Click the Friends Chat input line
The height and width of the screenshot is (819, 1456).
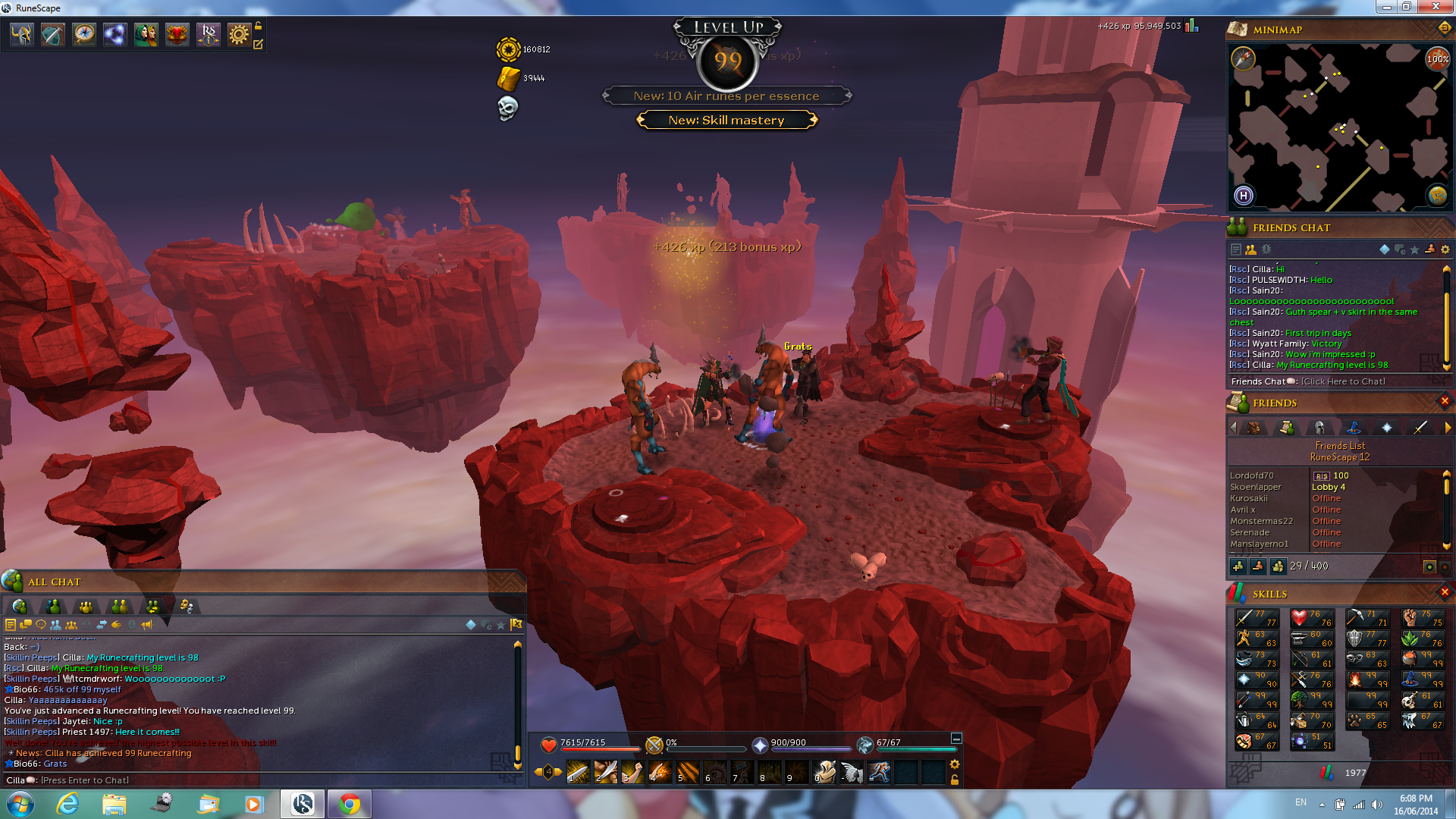[x=1342, y=381]
